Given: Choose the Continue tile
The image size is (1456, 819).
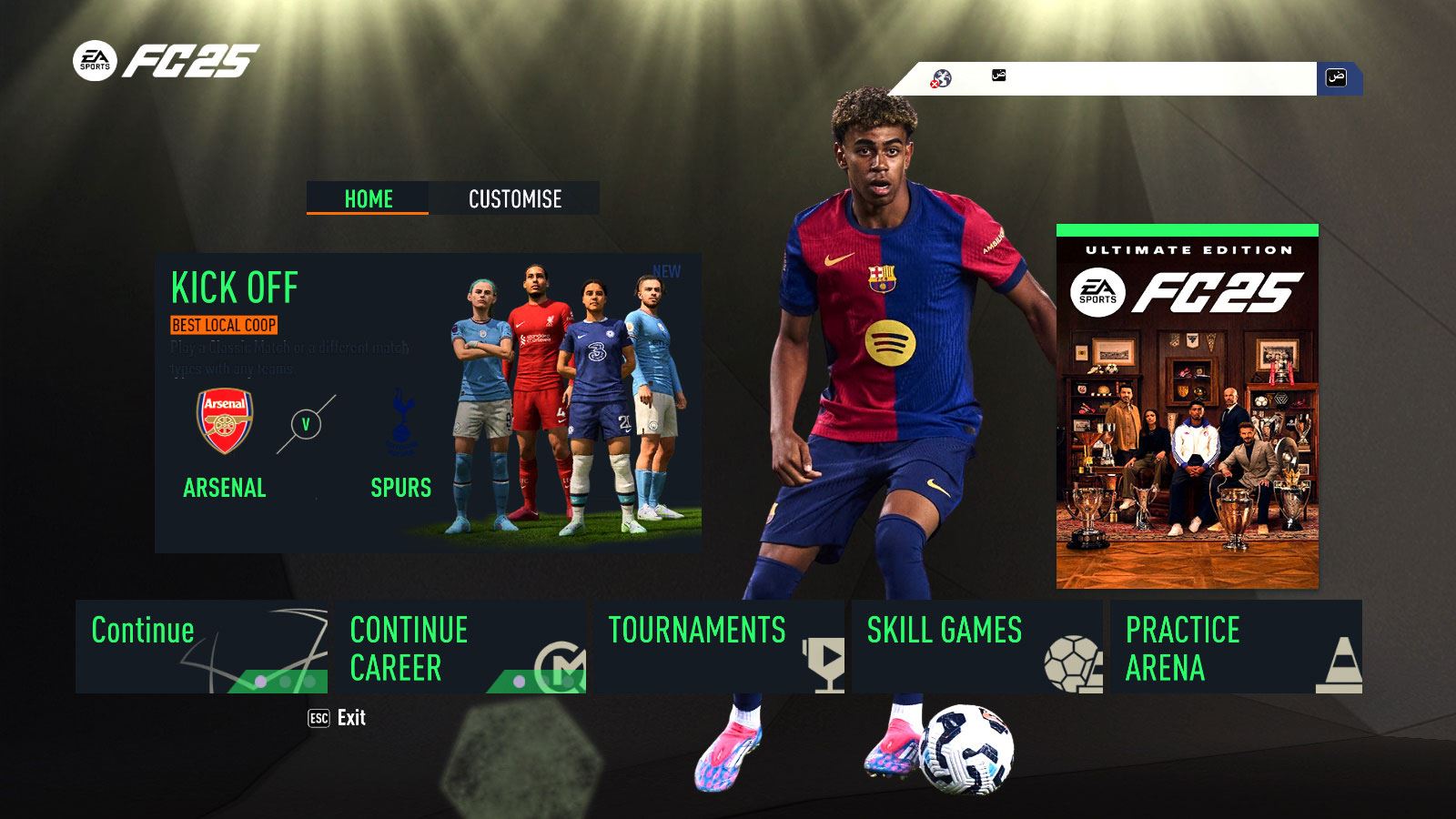Looking at the screenshot, I should [x=201, y=646].
